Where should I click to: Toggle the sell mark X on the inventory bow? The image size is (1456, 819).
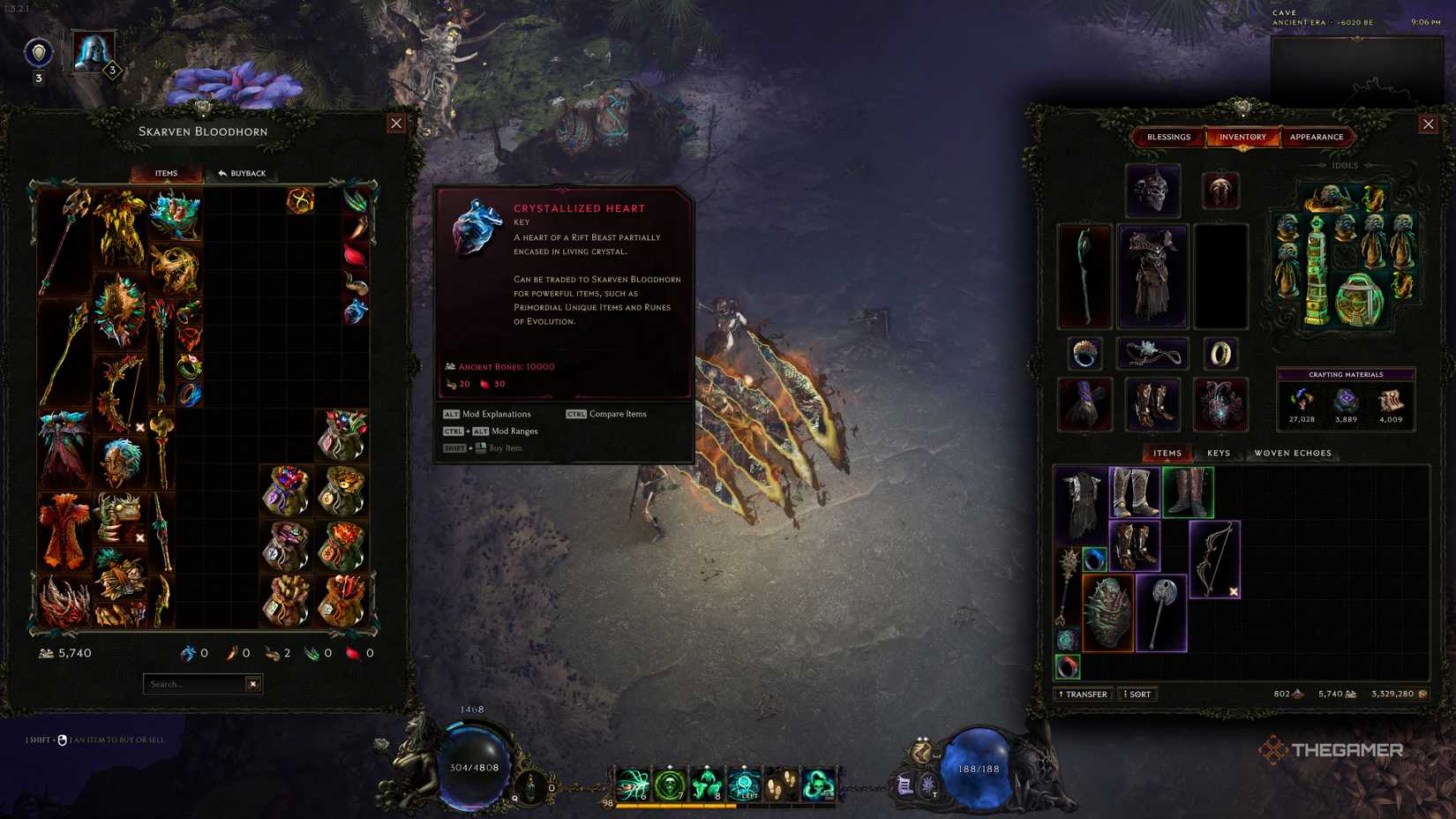(x=1234, y=591)
